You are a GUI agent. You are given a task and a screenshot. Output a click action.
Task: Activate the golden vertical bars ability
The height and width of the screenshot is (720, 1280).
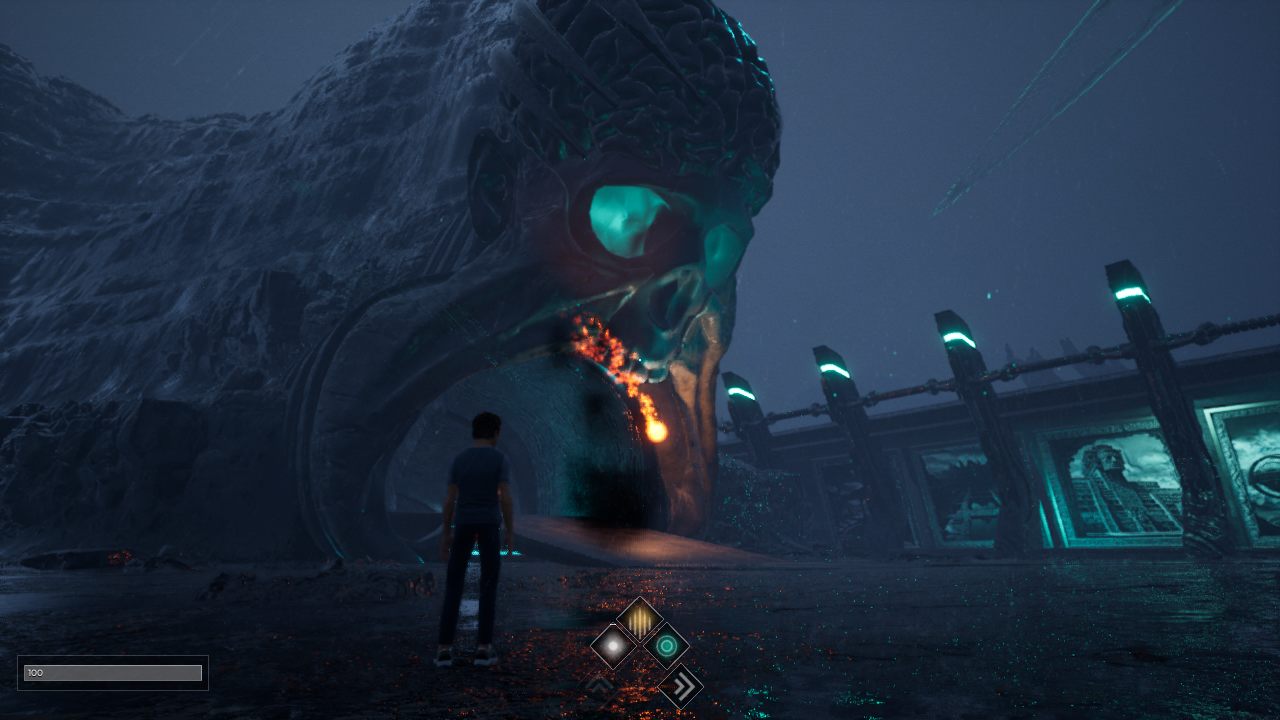639,620
